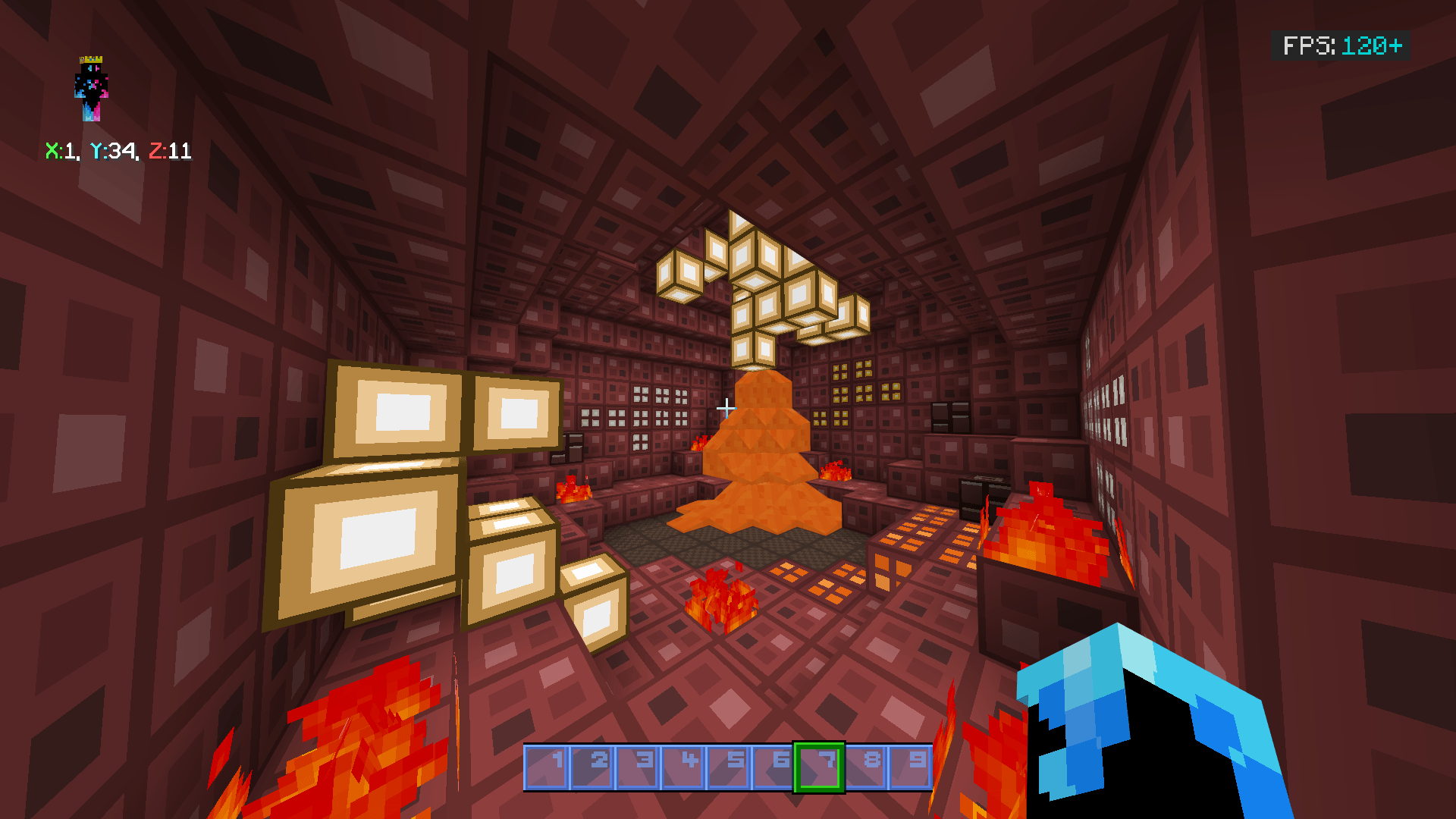
Task: Click the crown above the player avatar
Action: point(92,58)
